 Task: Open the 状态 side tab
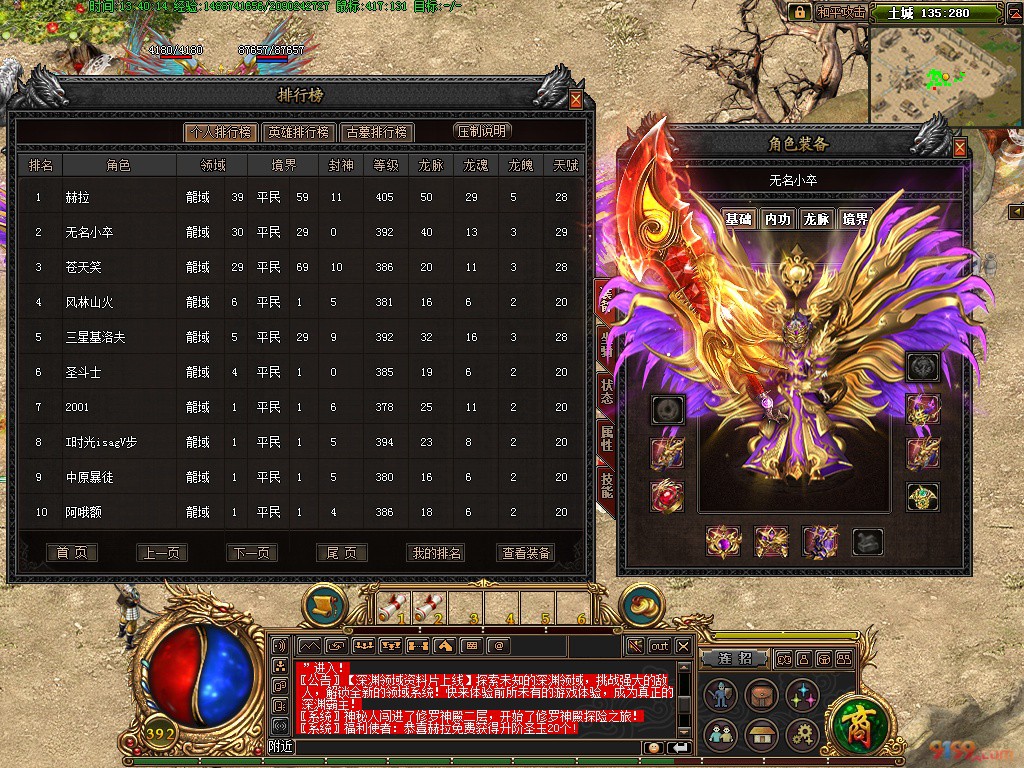pos(606,391)
